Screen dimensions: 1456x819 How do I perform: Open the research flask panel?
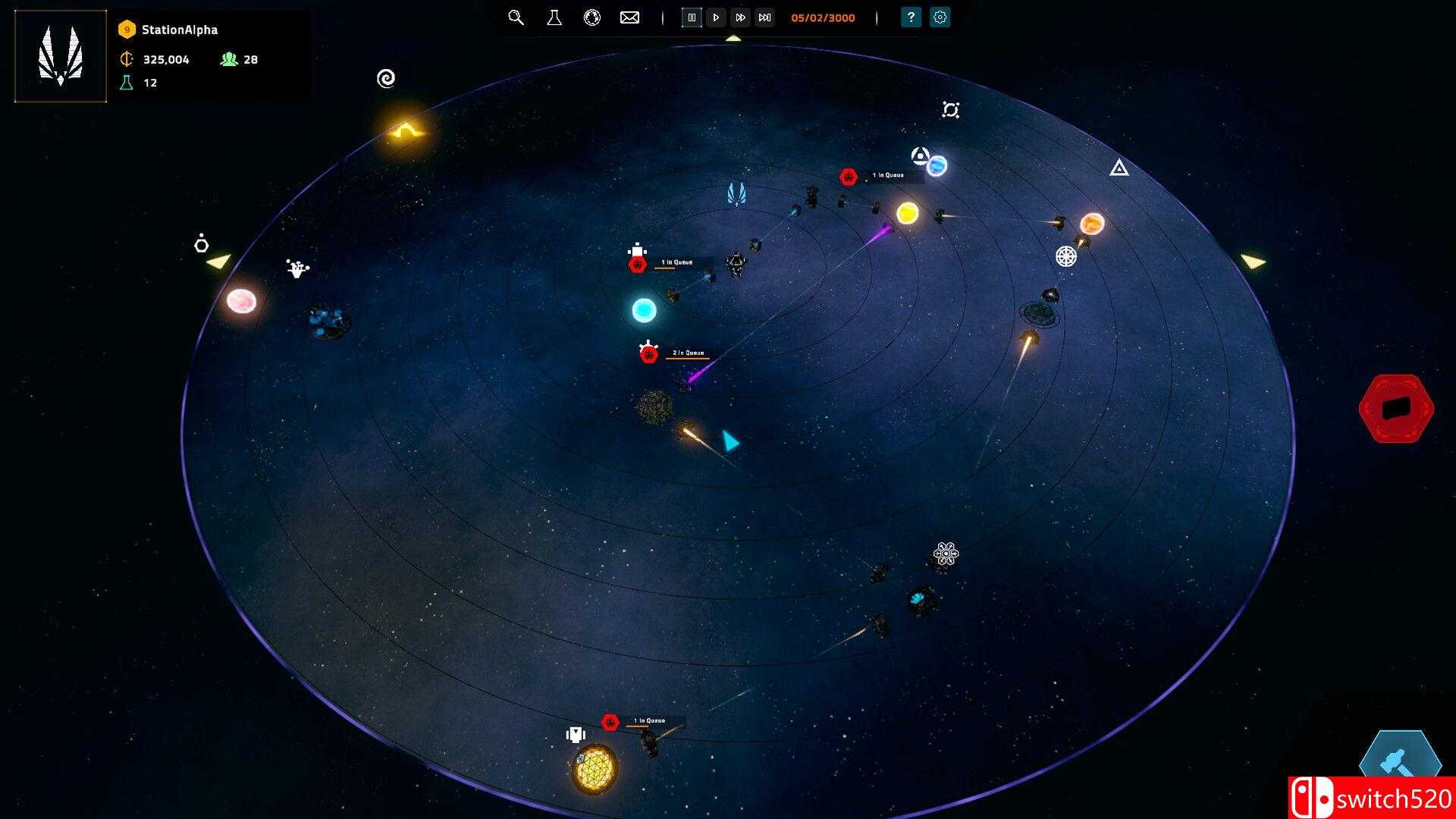pos(554,17)
